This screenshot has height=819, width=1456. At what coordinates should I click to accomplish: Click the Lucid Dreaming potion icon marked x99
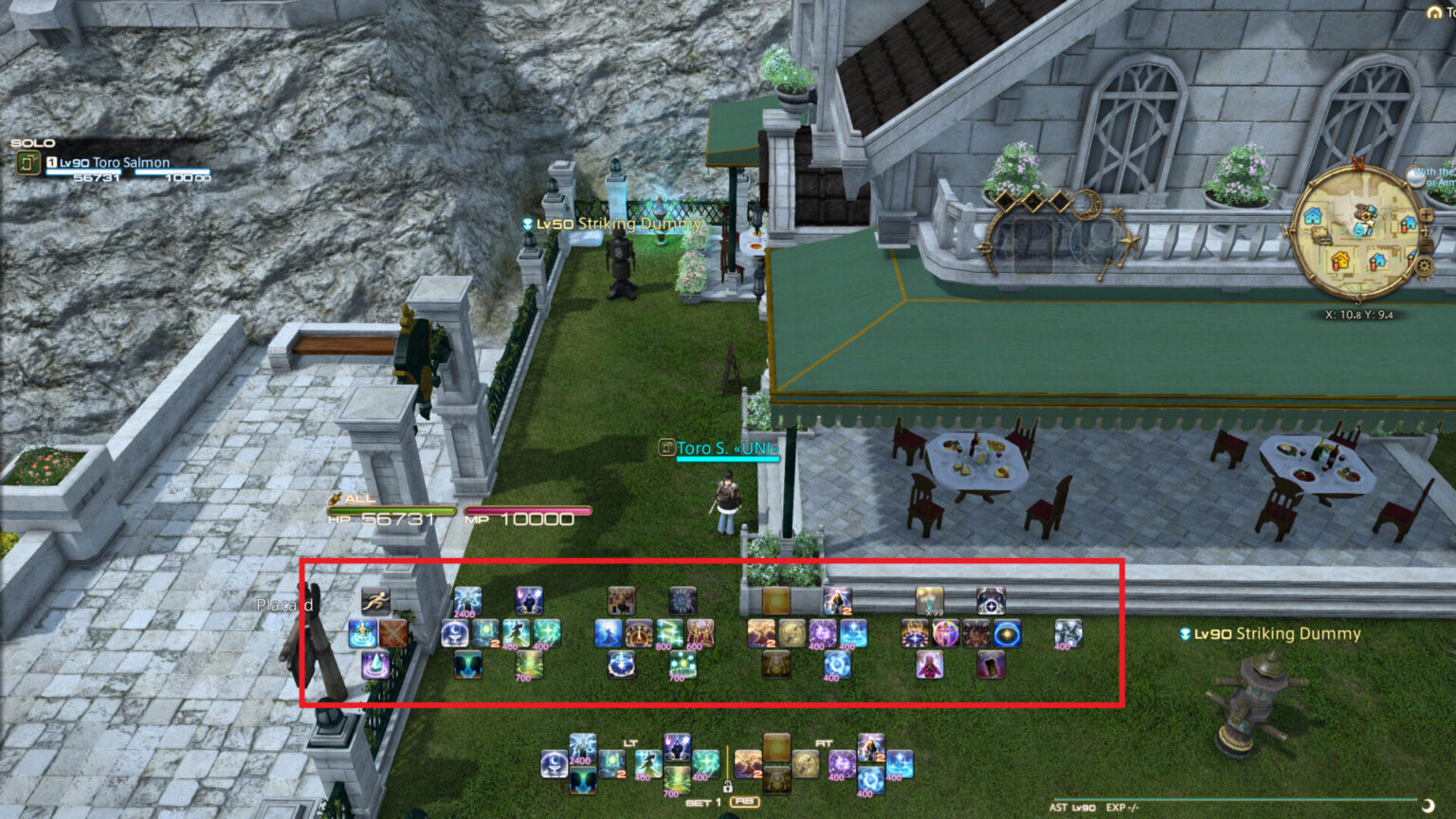tap(931, 600)
